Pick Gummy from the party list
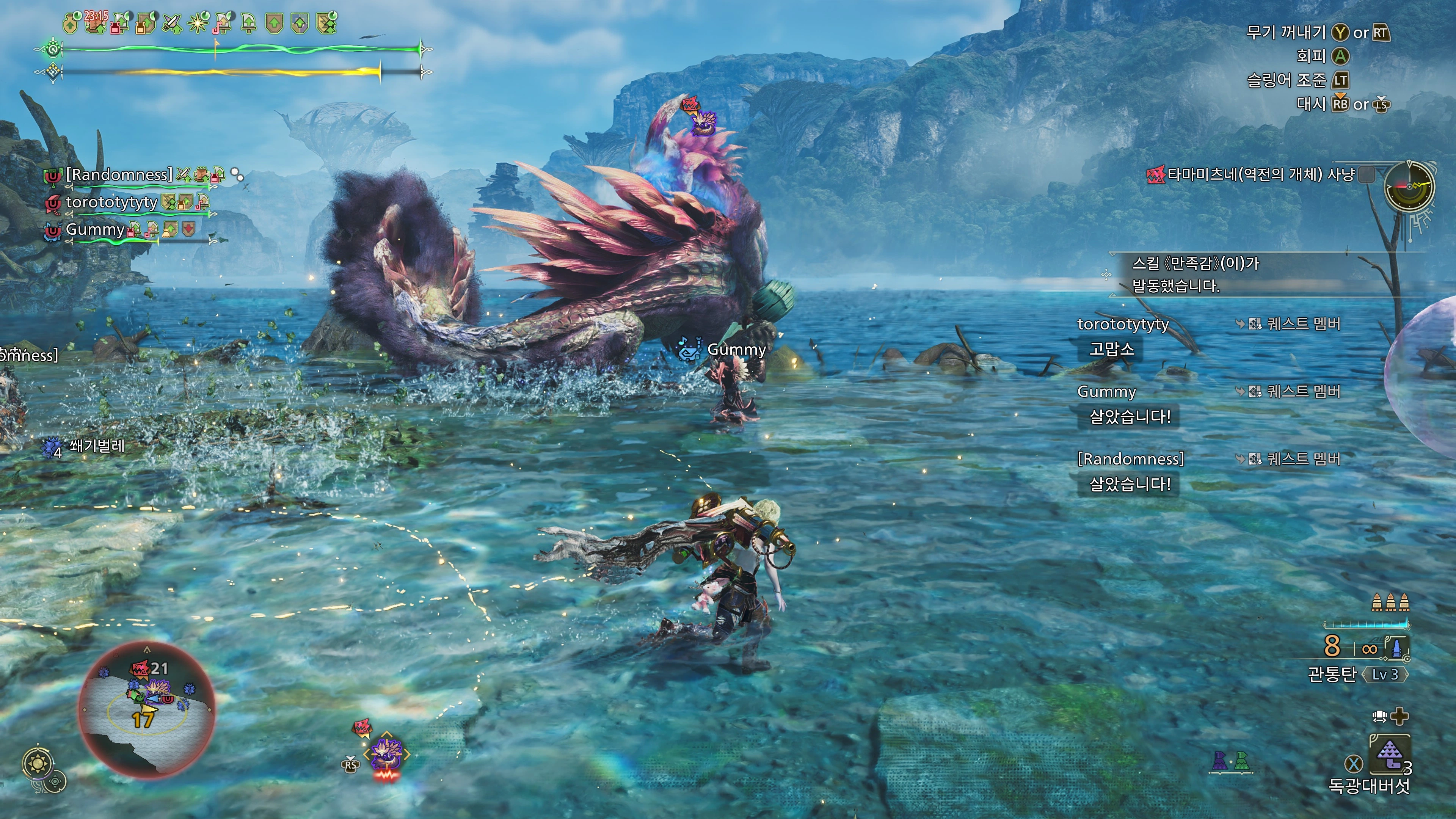The height and width of the screenshot is (819, 1456). point(95,229)
